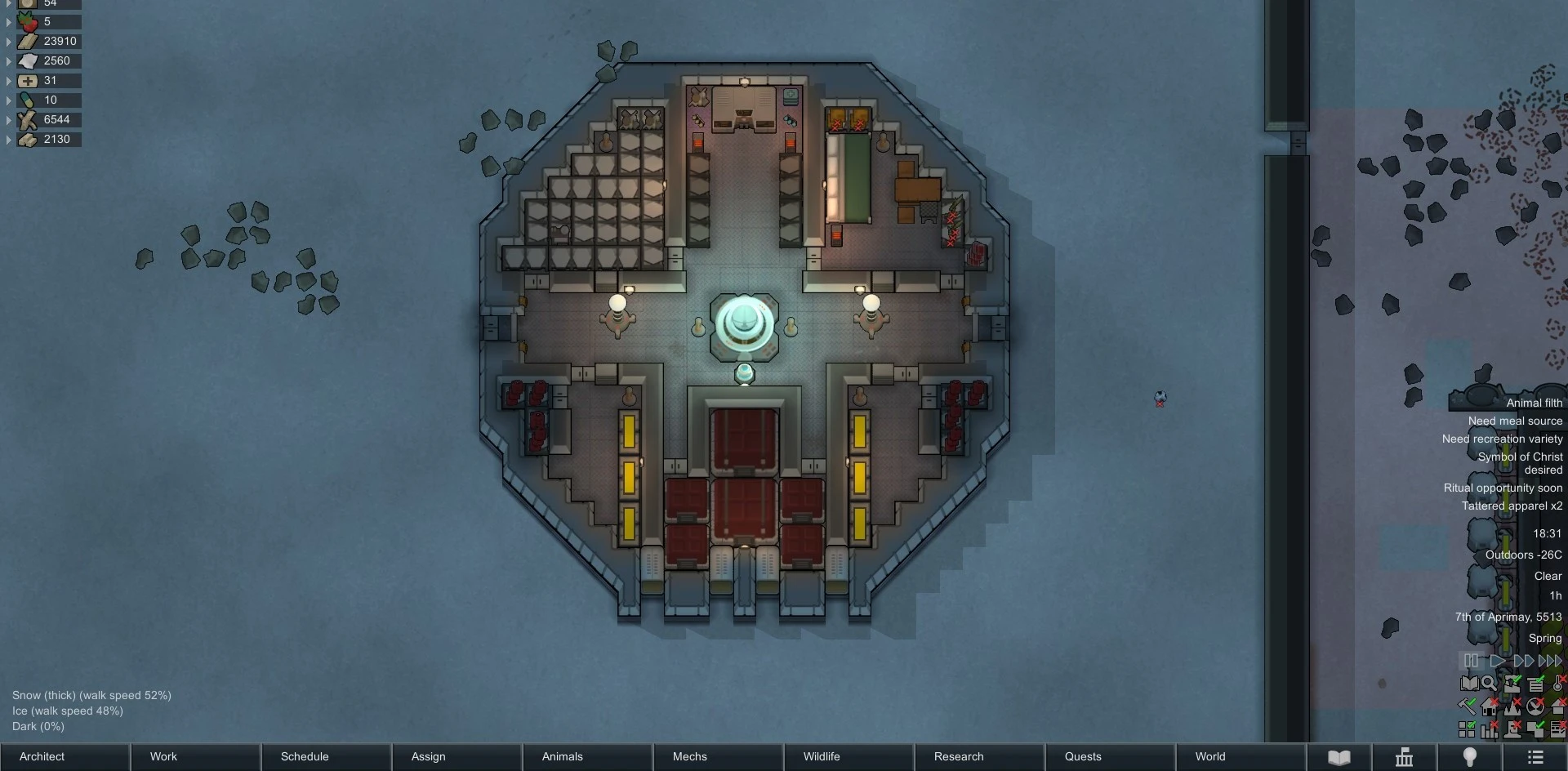Screen dimensions: 1568x771
Task: Open the hamburger menu icon at bottom right
Action: tap(1538, 756)
